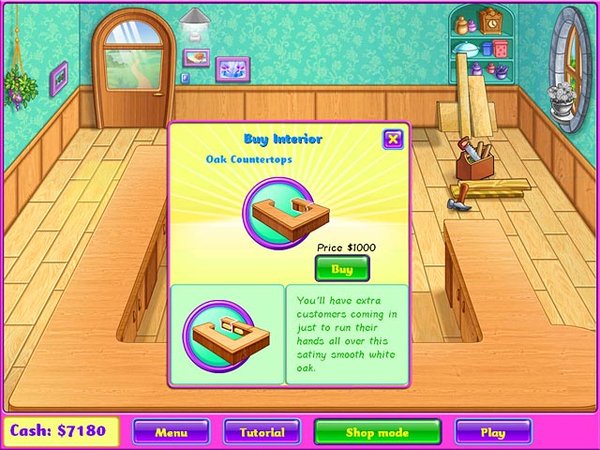Open the Menu

point(171,432)
